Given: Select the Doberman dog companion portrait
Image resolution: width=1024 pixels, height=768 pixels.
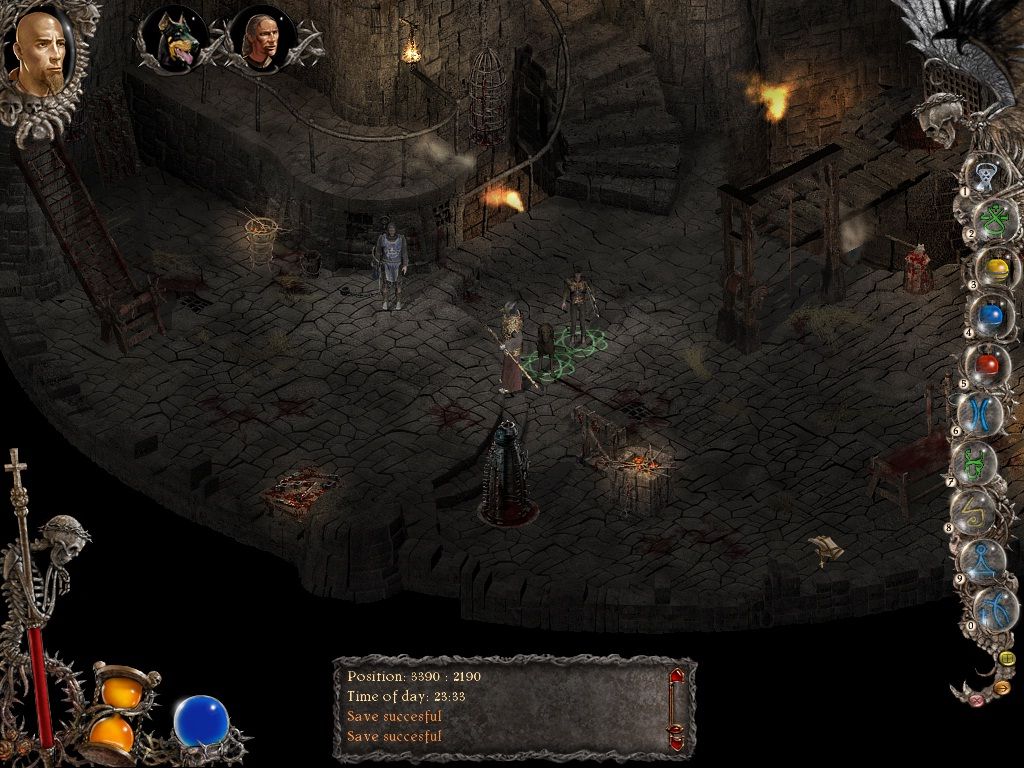Looking at the screenshot, I should pos(176,38).
